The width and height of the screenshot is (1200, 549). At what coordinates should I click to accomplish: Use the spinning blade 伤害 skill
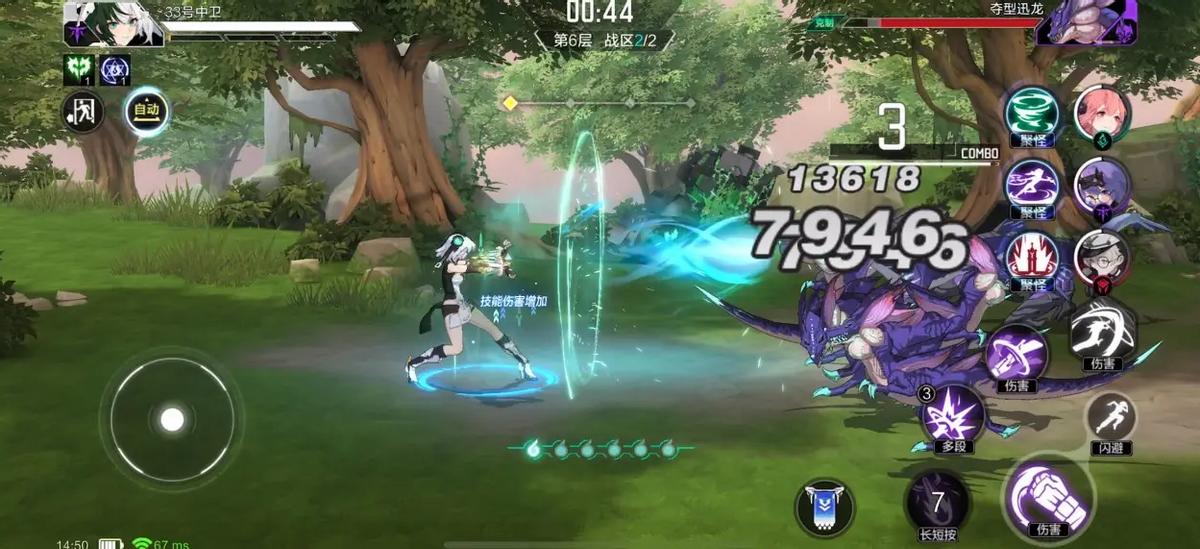point(1016,354)
